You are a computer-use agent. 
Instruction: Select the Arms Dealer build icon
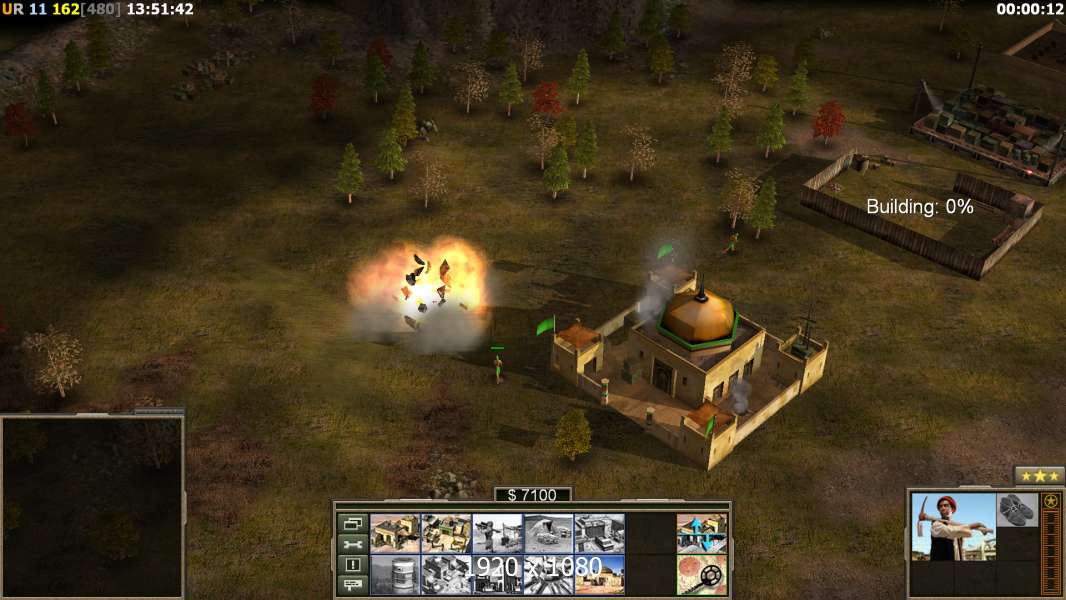point(598,533)
